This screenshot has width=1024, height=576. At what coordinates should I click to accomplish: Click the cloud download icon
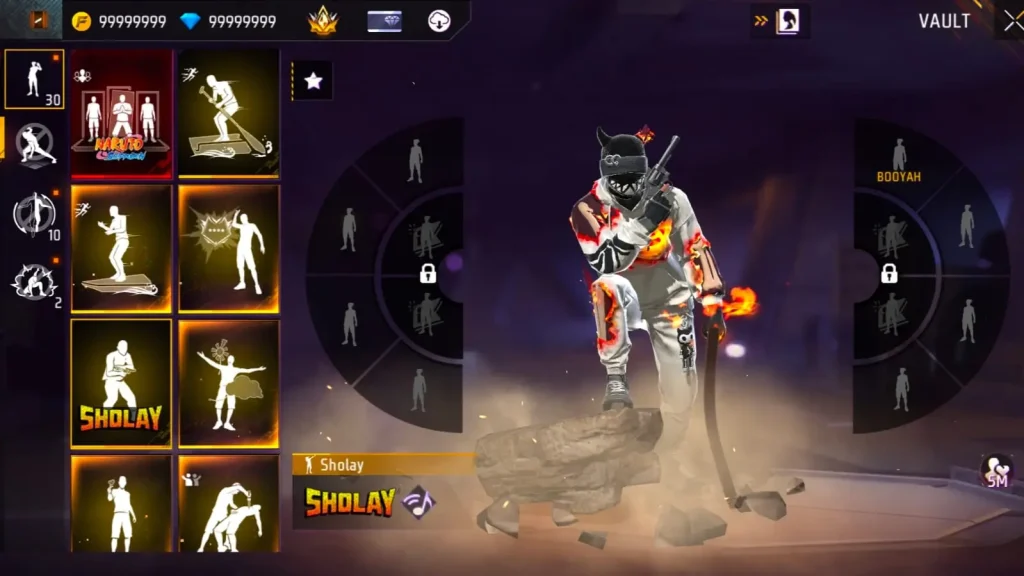(439, 21)
